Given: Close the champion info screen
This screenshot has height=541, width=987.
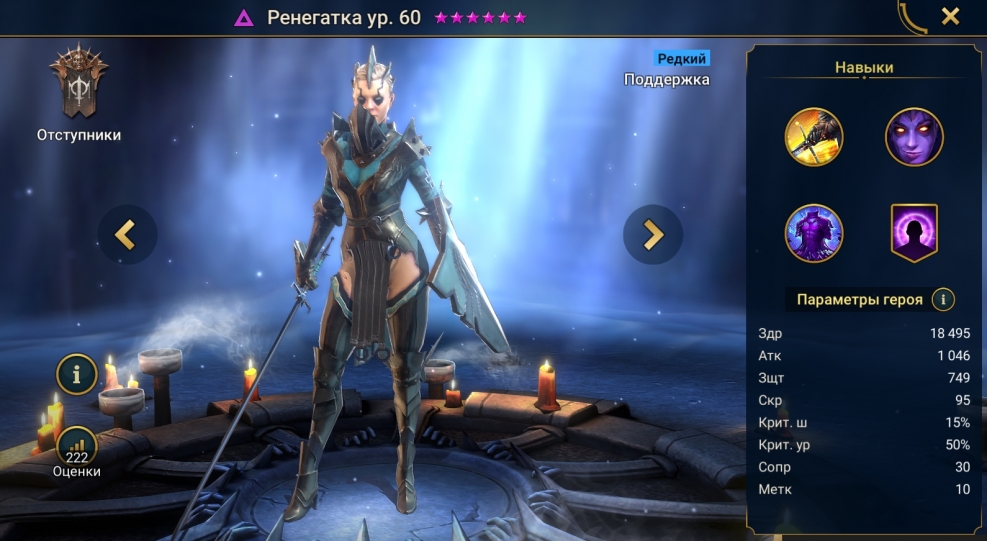Looking at the screenshot, I should pos(950,16).
